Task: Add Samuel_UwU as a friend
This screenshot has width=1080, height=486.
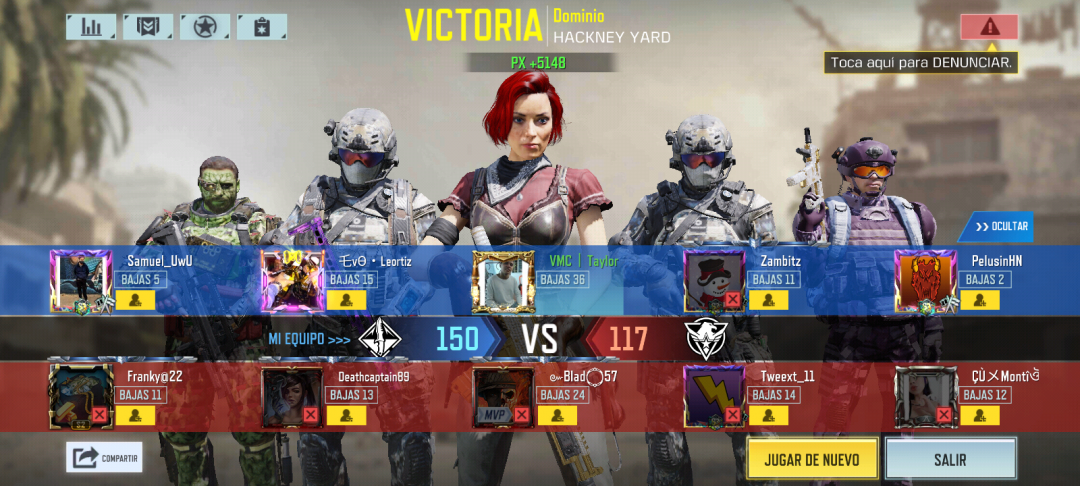Action: pyautogui.click(x=135, y=299)
